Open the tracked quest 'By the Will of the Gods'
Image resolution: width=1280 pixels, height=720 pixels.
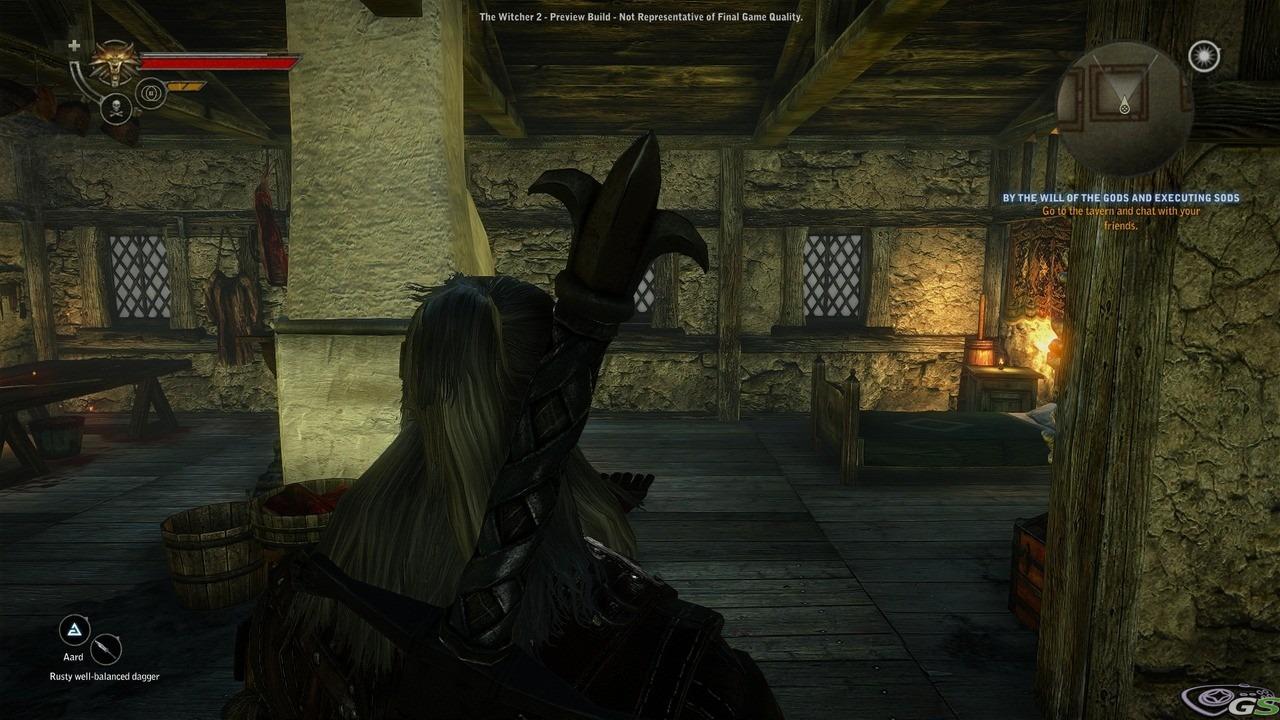click(x=1121, y=198)
